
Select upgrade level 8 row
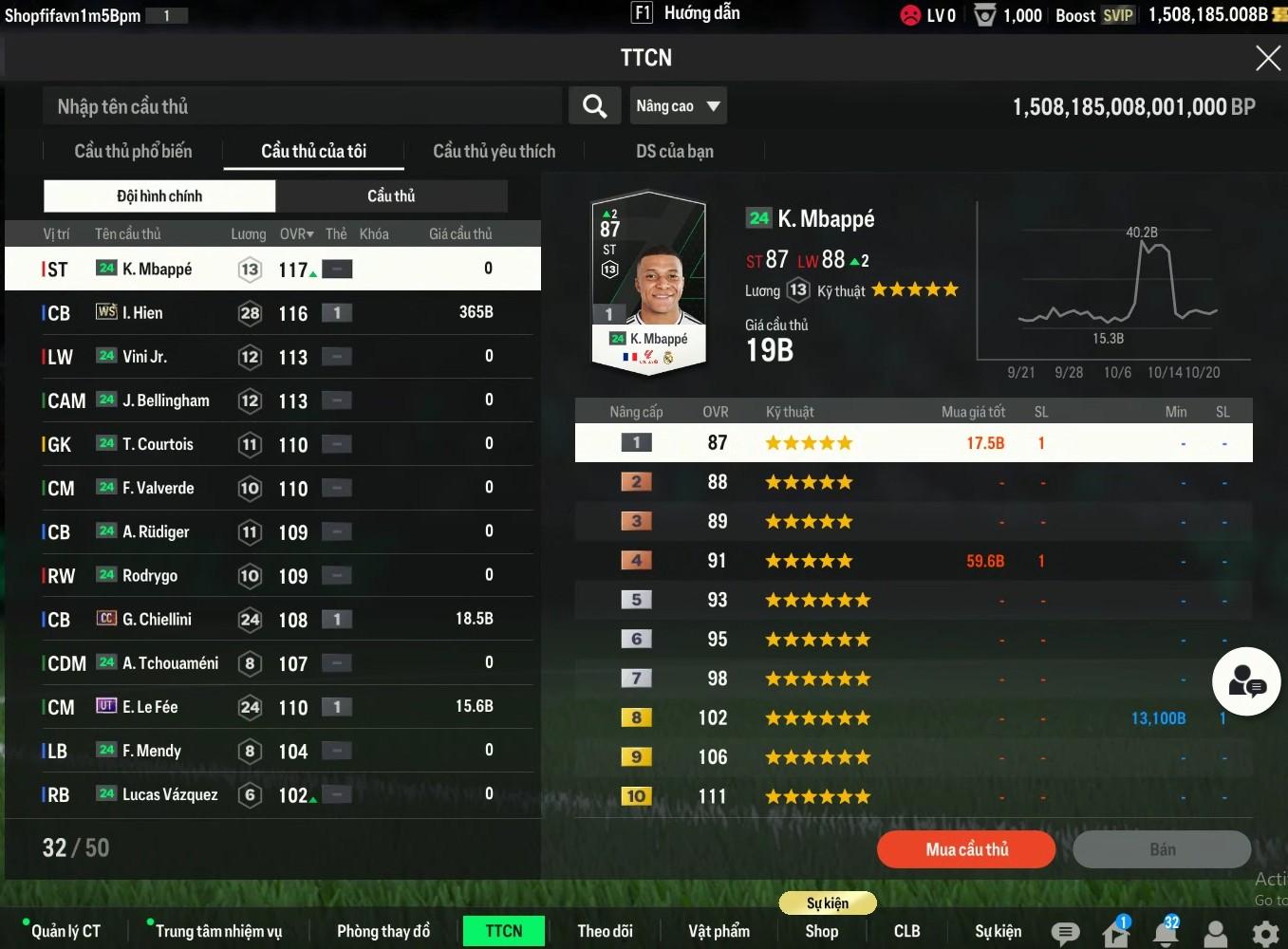click(913, 718)
